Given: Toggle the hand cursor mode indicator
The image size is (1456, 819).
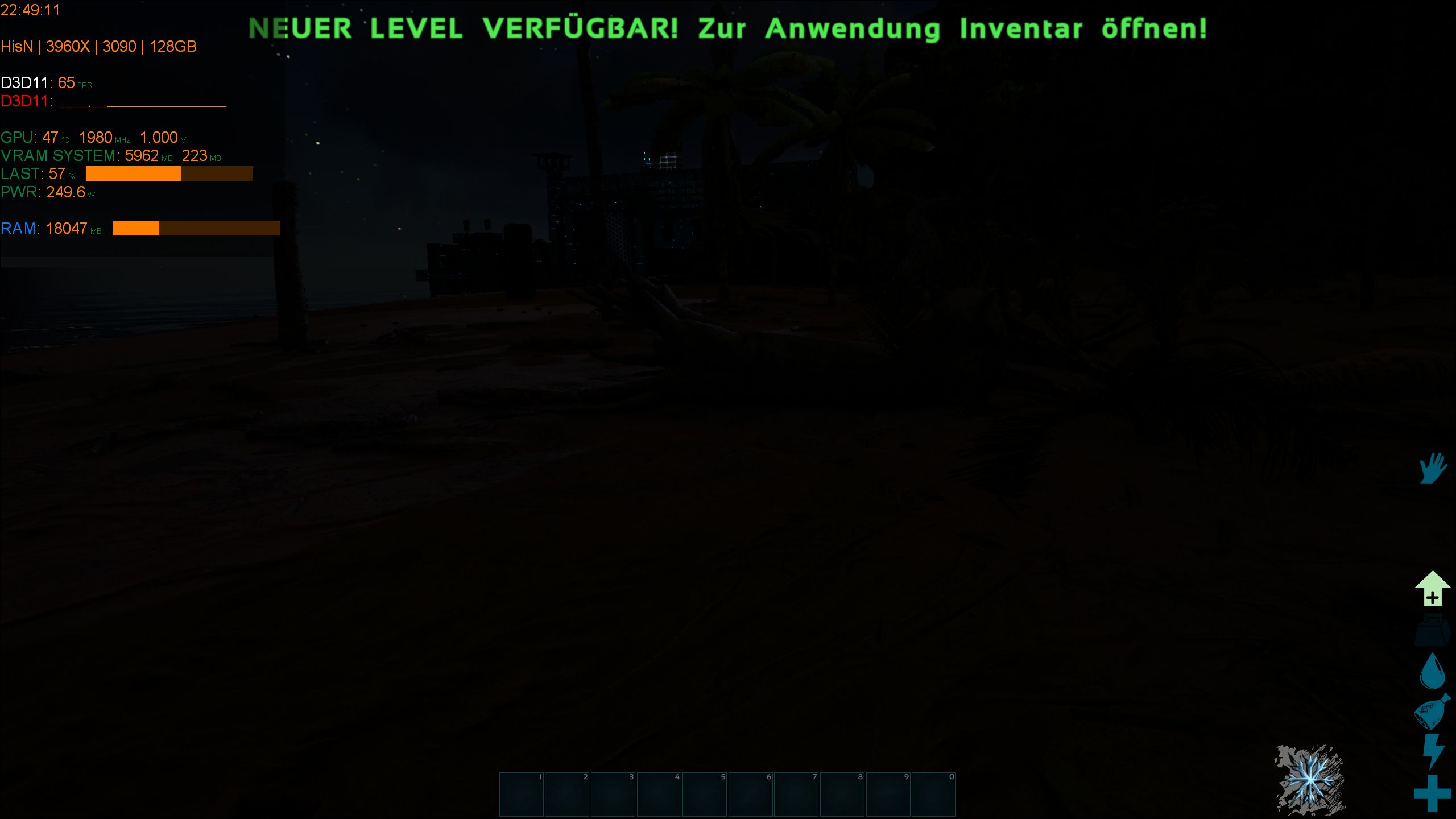Looking at the screenshot, I should pos(1433,471).
